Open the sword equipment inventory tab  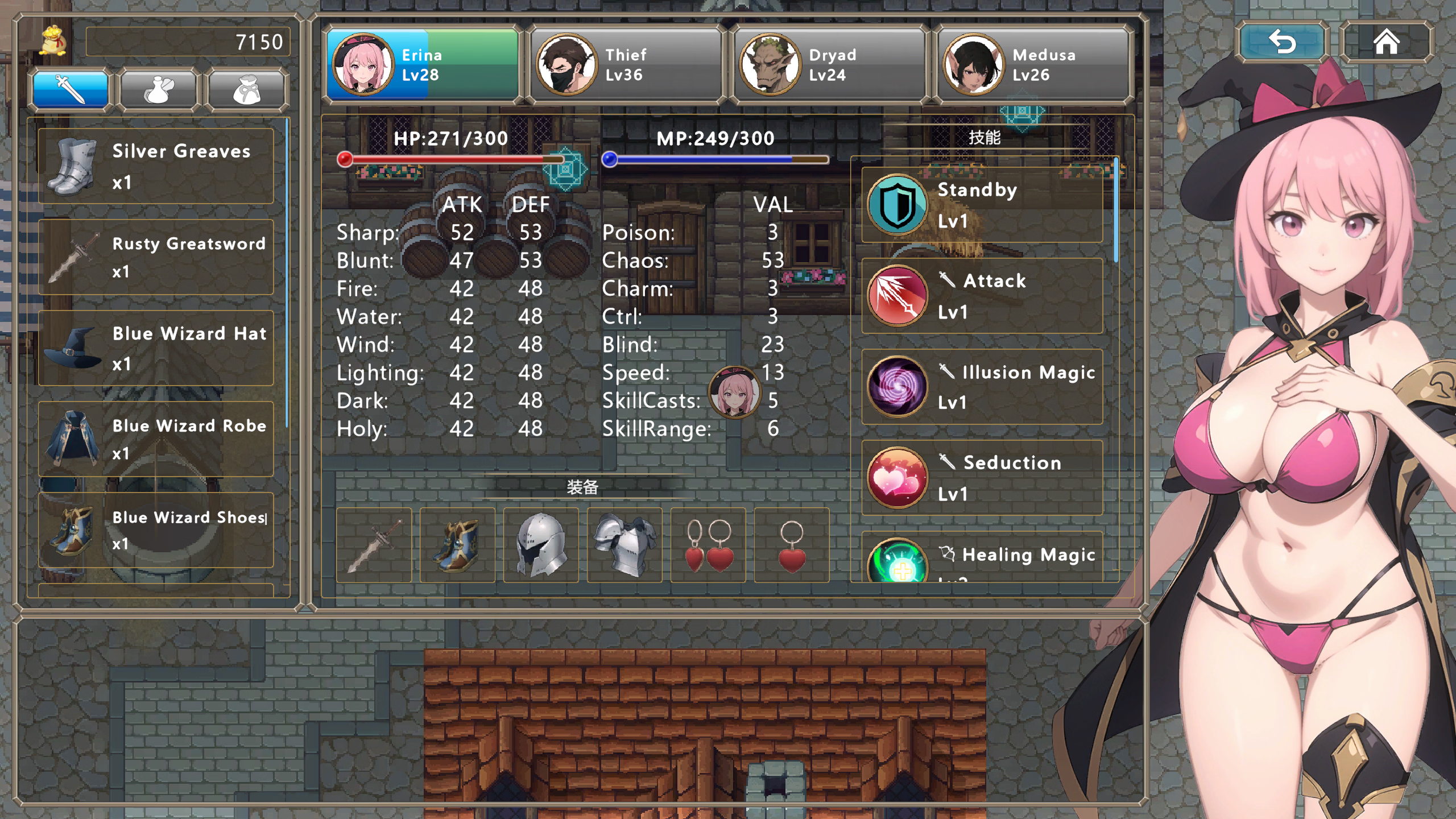[x=71, y=89]
